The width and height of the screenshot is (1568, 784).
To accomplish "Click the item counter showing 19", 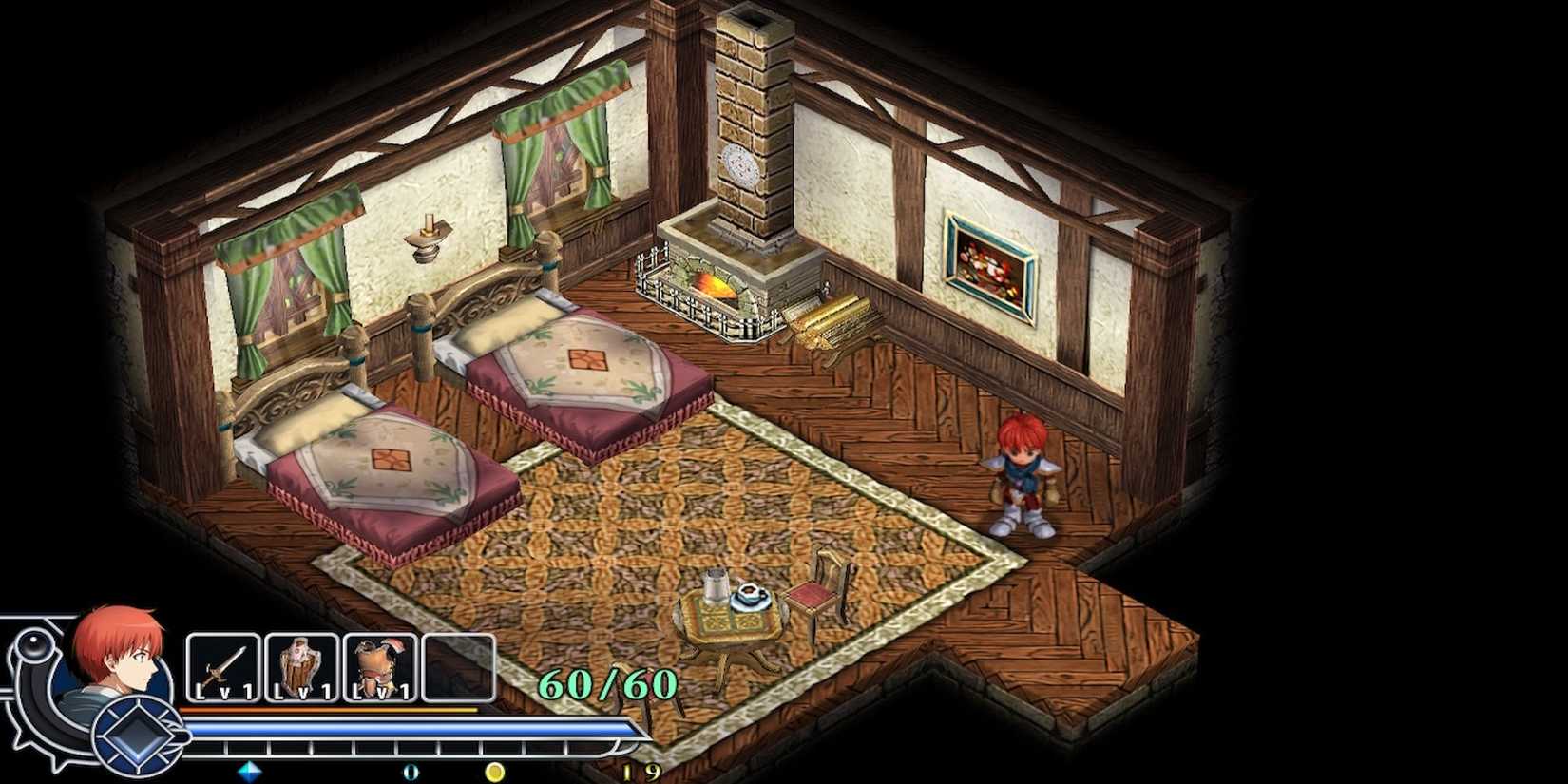I will pos(639,772).
